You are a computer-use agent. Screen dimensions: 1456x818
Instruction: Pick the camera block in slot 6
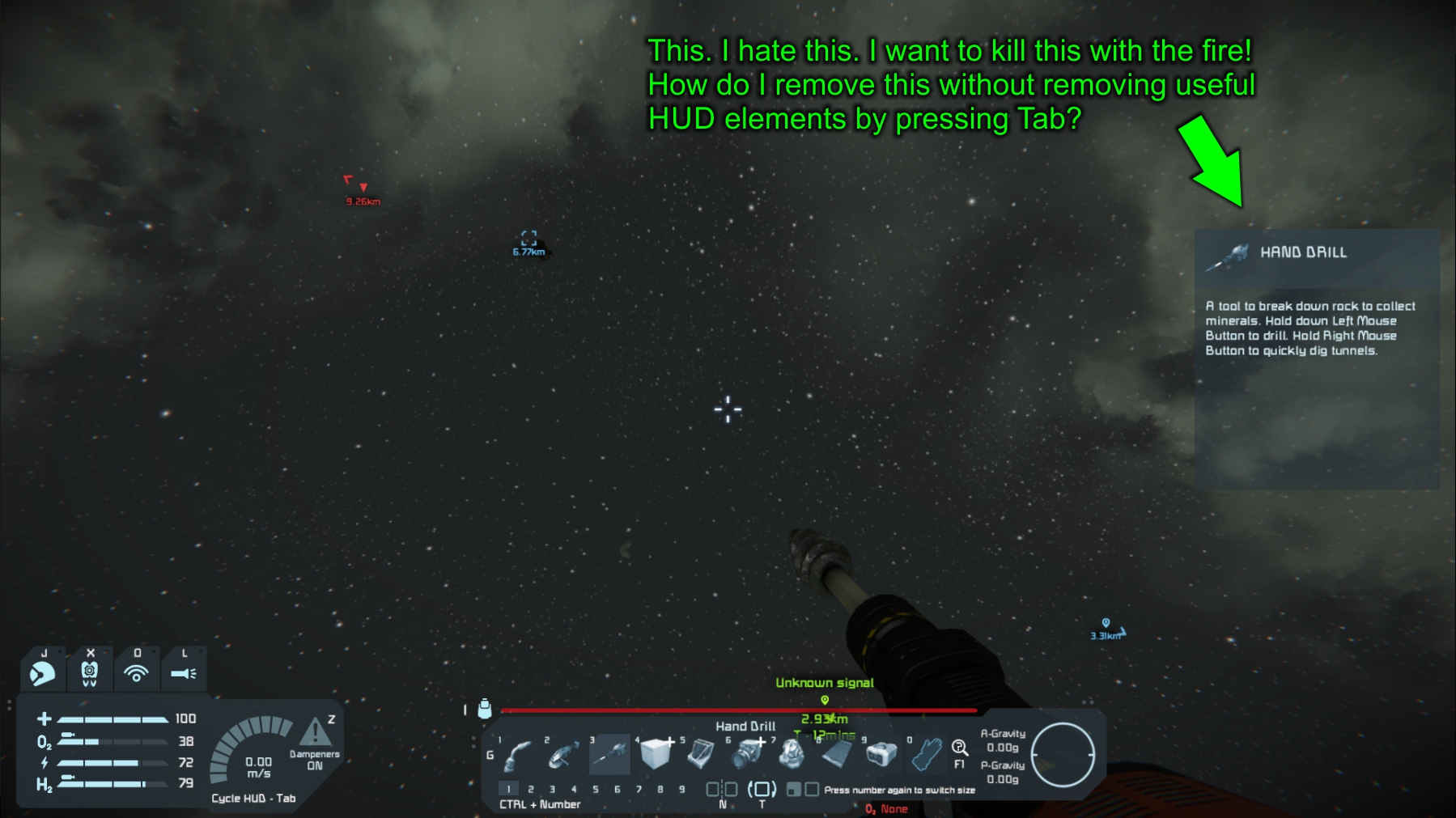(745, 754)
